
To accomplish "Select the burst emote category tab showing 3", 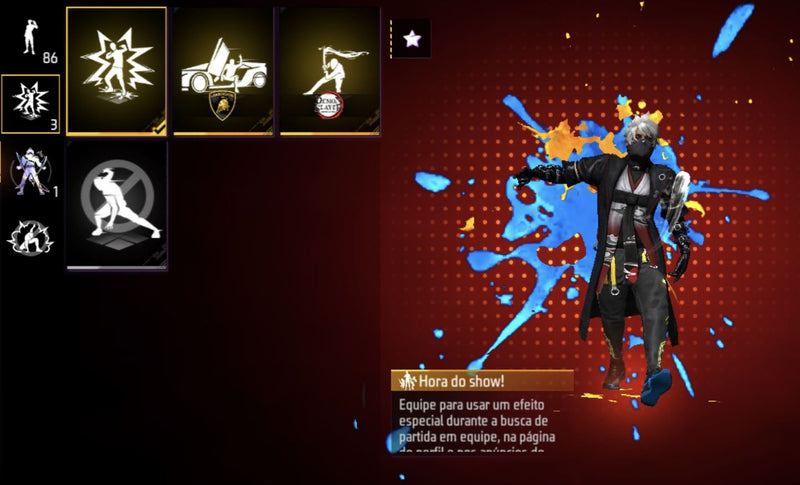I will click(30, 103).
